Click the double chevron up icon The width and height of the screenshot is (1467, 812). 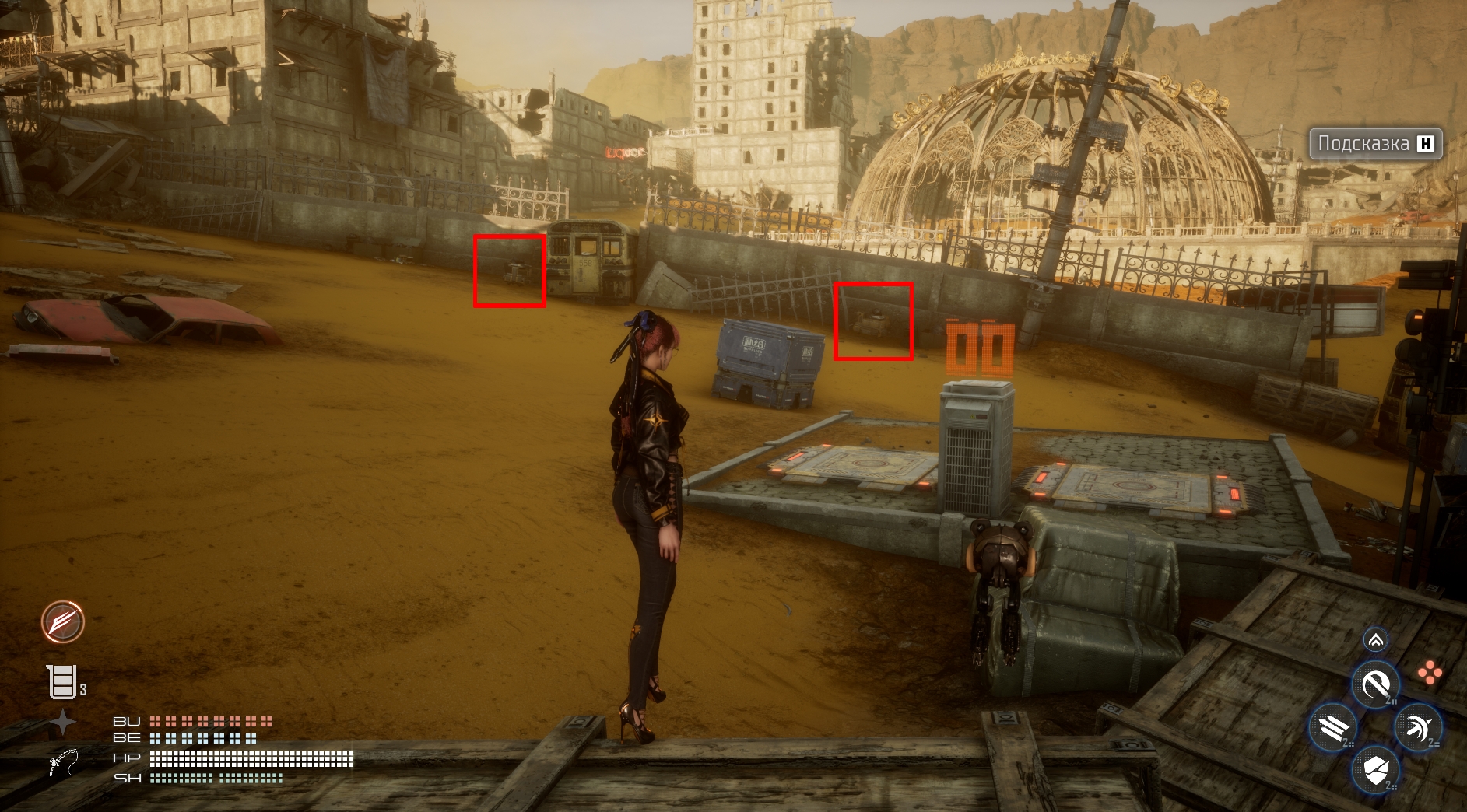pos(1375,640)
